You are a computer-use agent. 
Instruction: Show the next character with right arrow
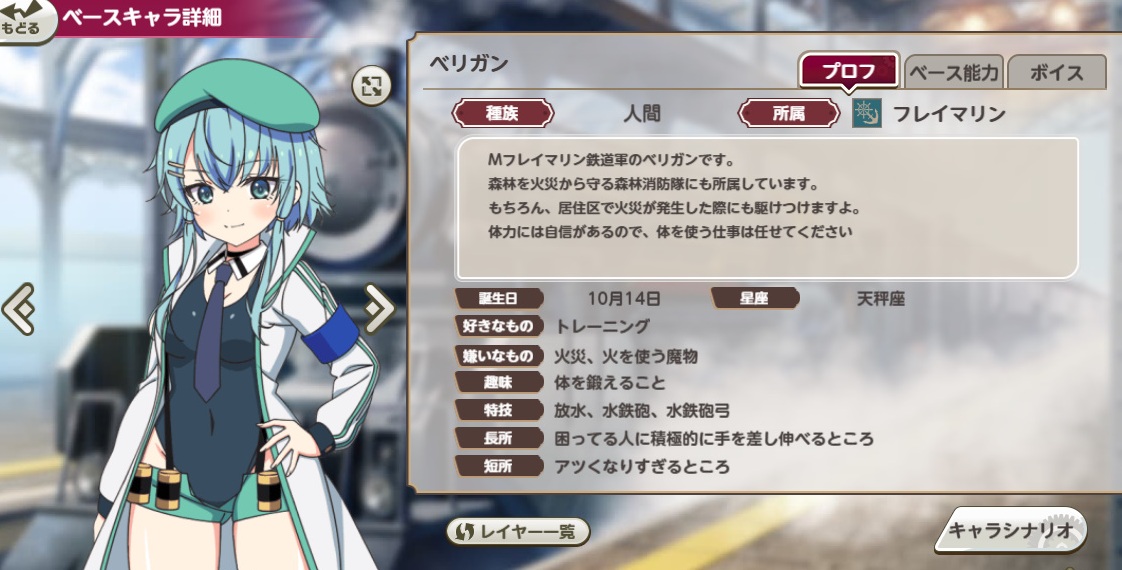pyautogui.click(x=379, y=309)
